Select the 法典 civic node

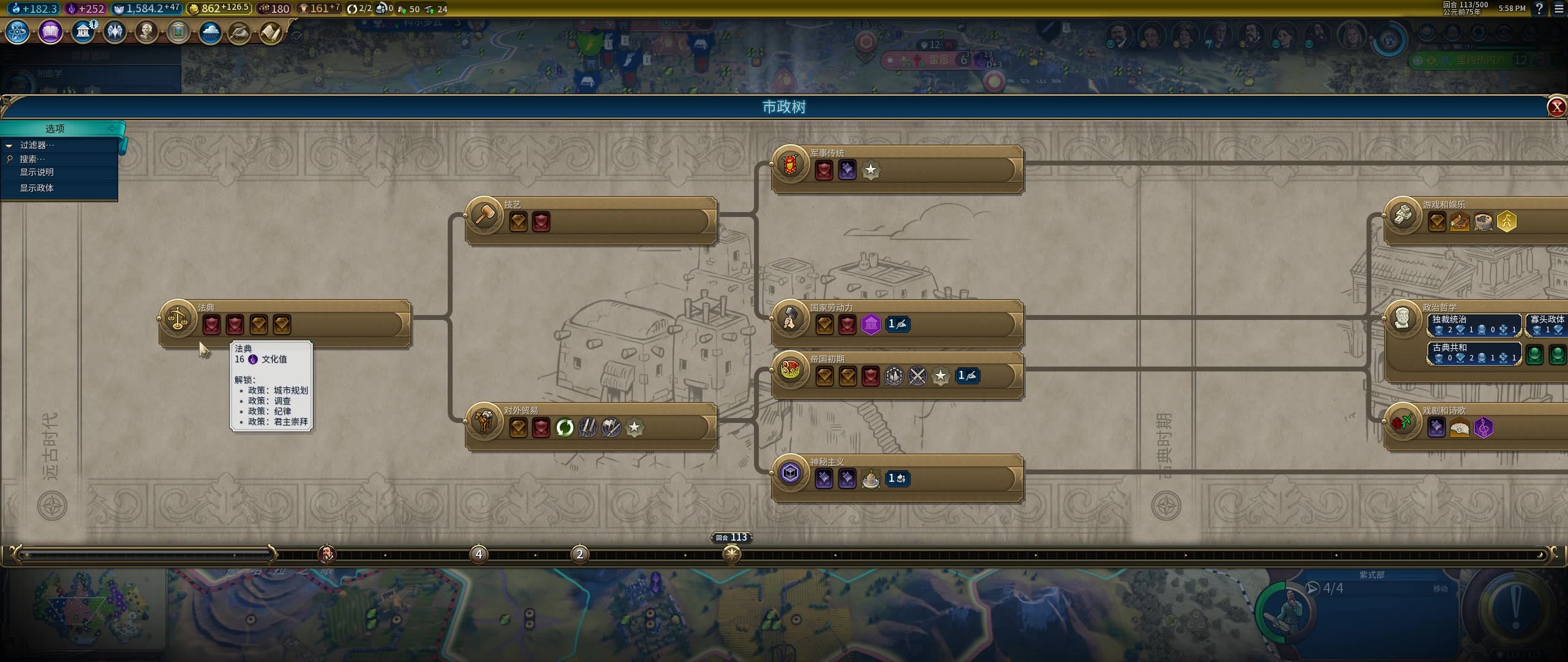click(x=178, y=319)
